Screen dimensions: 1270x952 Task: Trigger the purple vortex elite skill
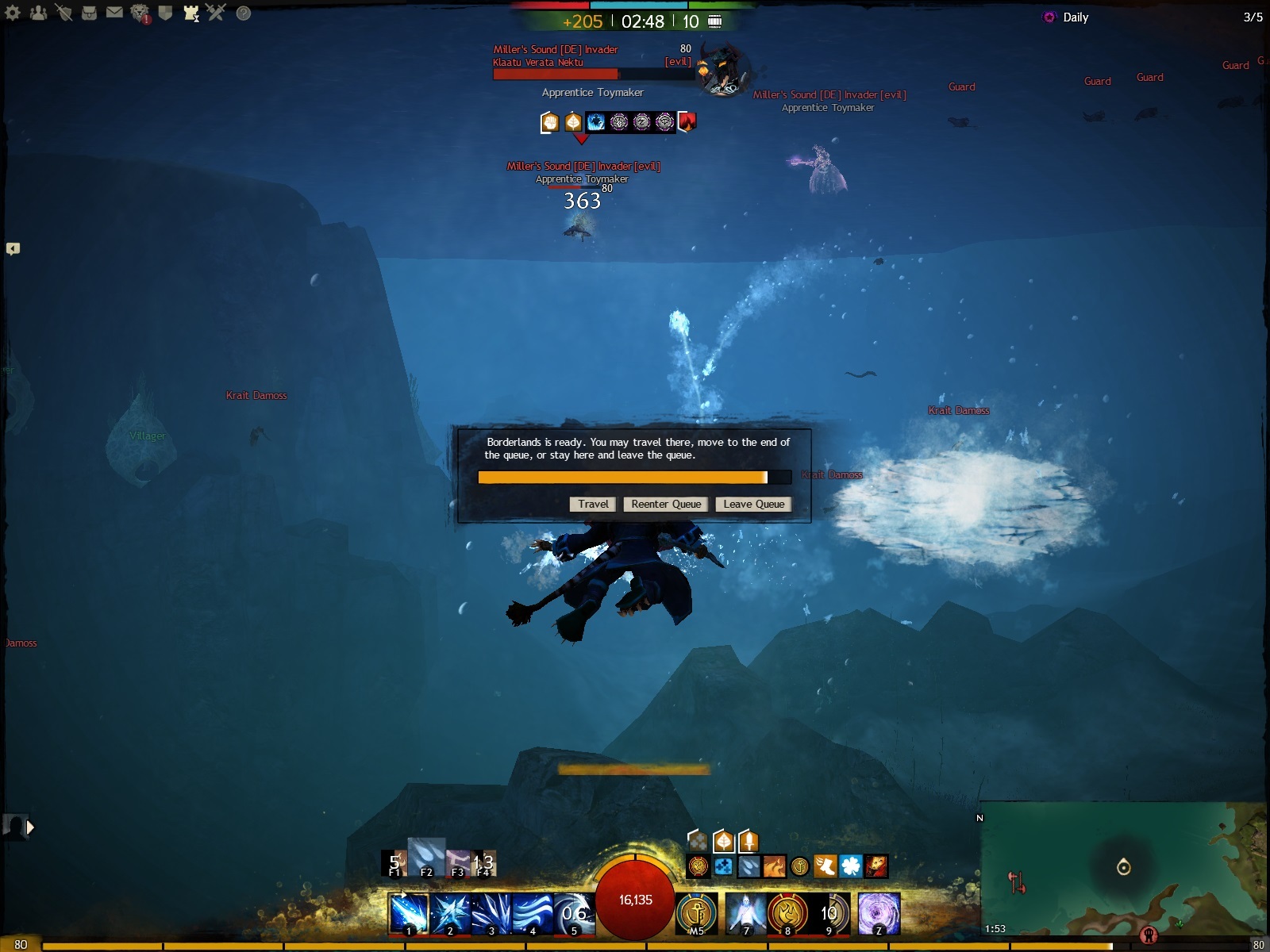pyautogui.click(x=879, y=914)
